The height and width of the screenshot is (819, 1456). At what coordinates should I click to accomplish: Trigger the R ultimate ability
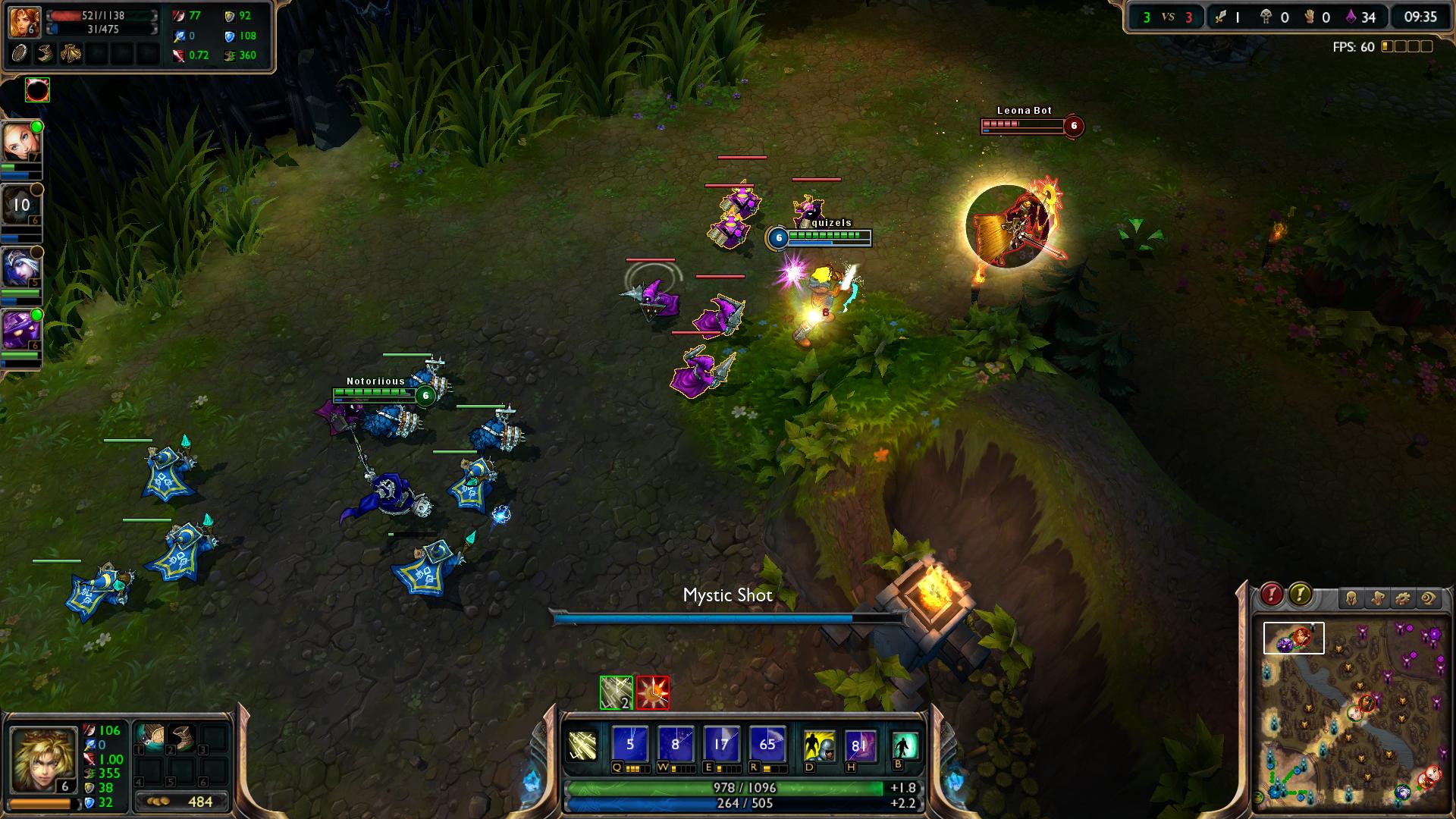(x=767, y=745)
